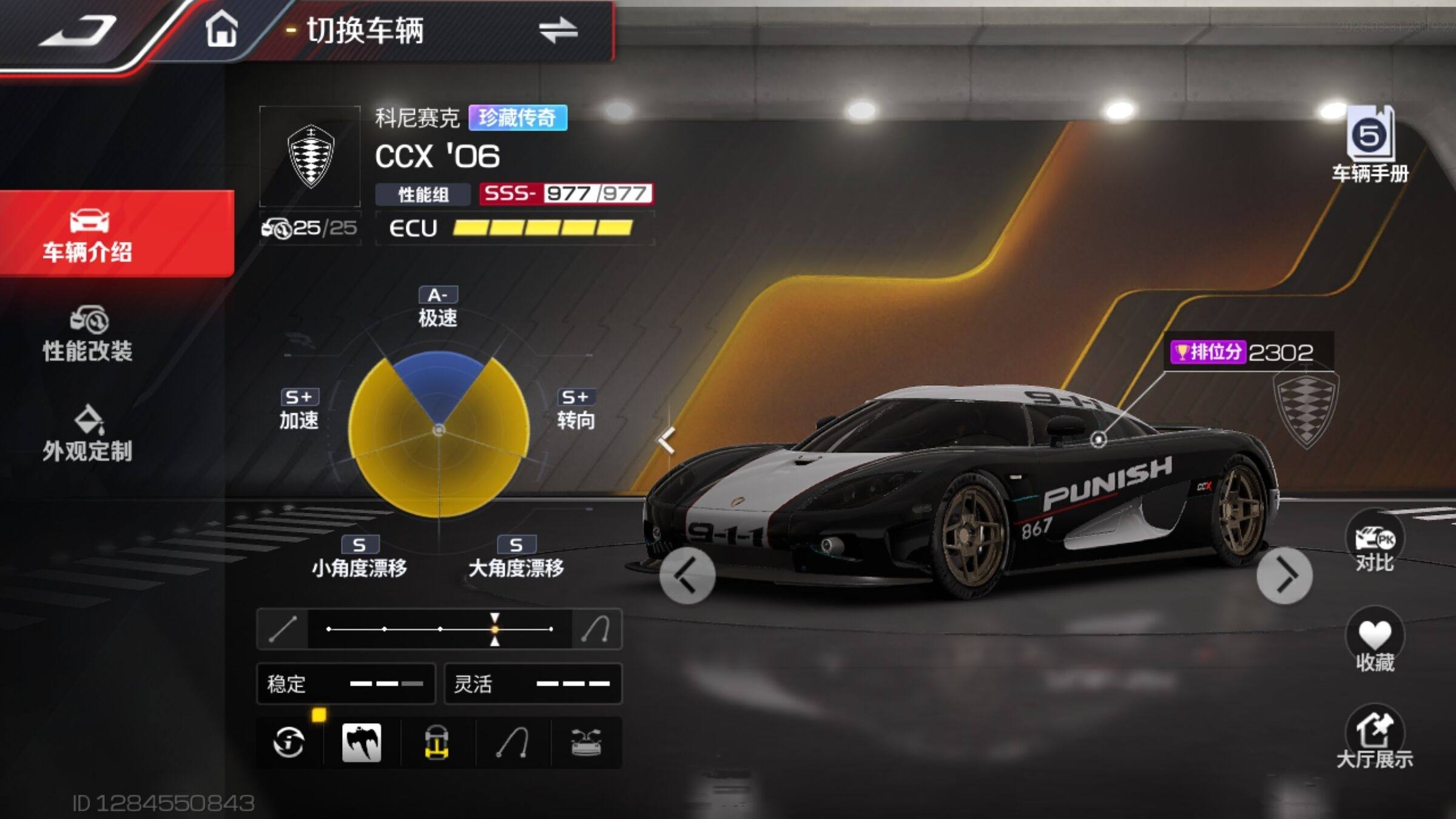This screenshot has width=1456, height=819.
Task: Go back with the top-left arrow
Action: (x=78, y=32)
